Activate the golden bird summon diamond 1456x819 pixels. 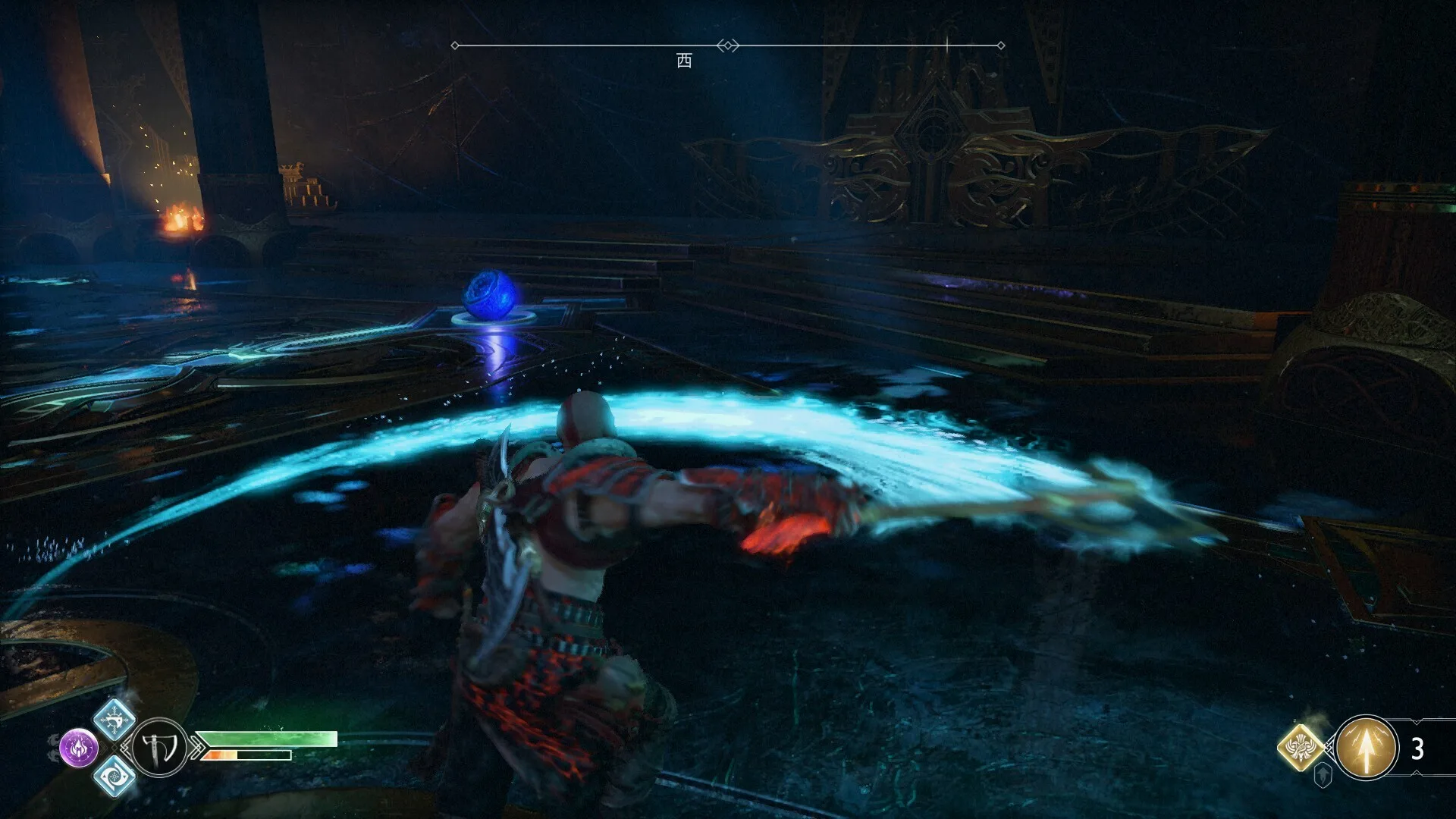tap(1301, 747)
